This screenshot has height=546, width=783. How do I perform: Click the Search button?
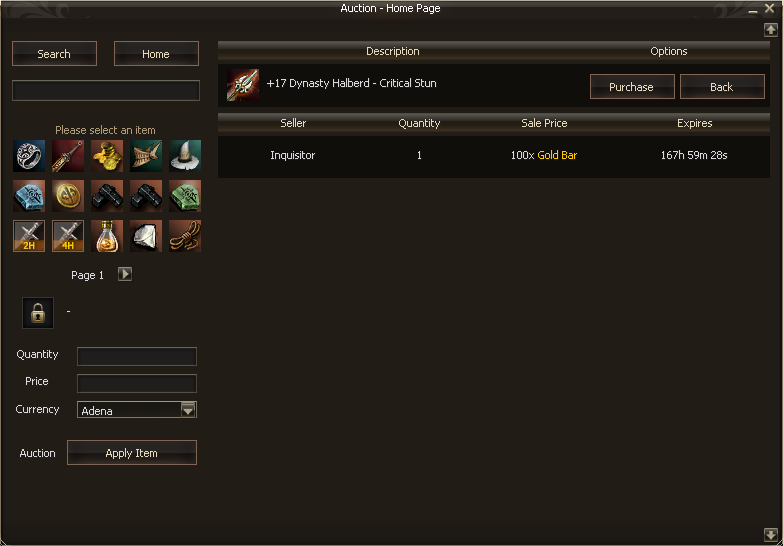[x=54, y=54]
